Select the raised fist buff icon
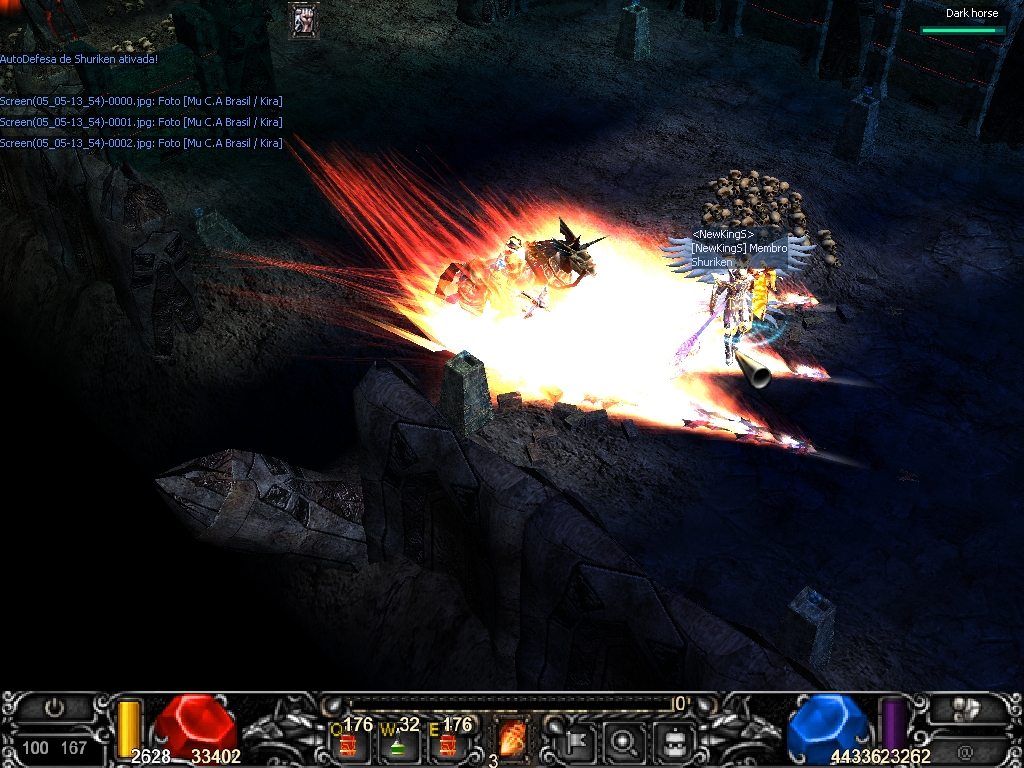This screenshot has width=1024, height=768. tap(303, 20)
